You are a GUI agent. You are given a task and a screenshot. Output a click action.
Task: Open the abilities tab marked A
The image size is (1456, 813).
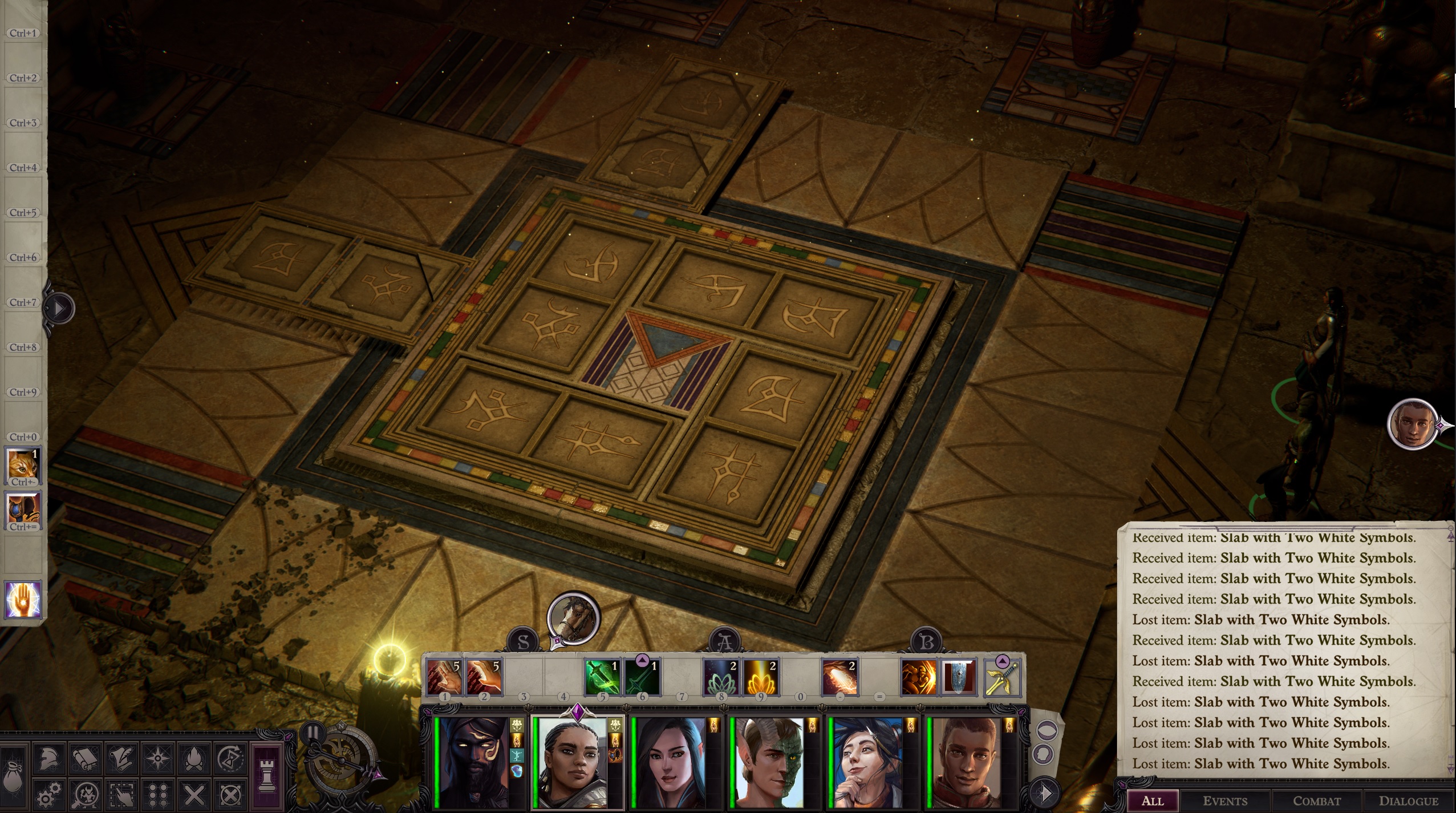pyautogui.click(x=724, y=642)
